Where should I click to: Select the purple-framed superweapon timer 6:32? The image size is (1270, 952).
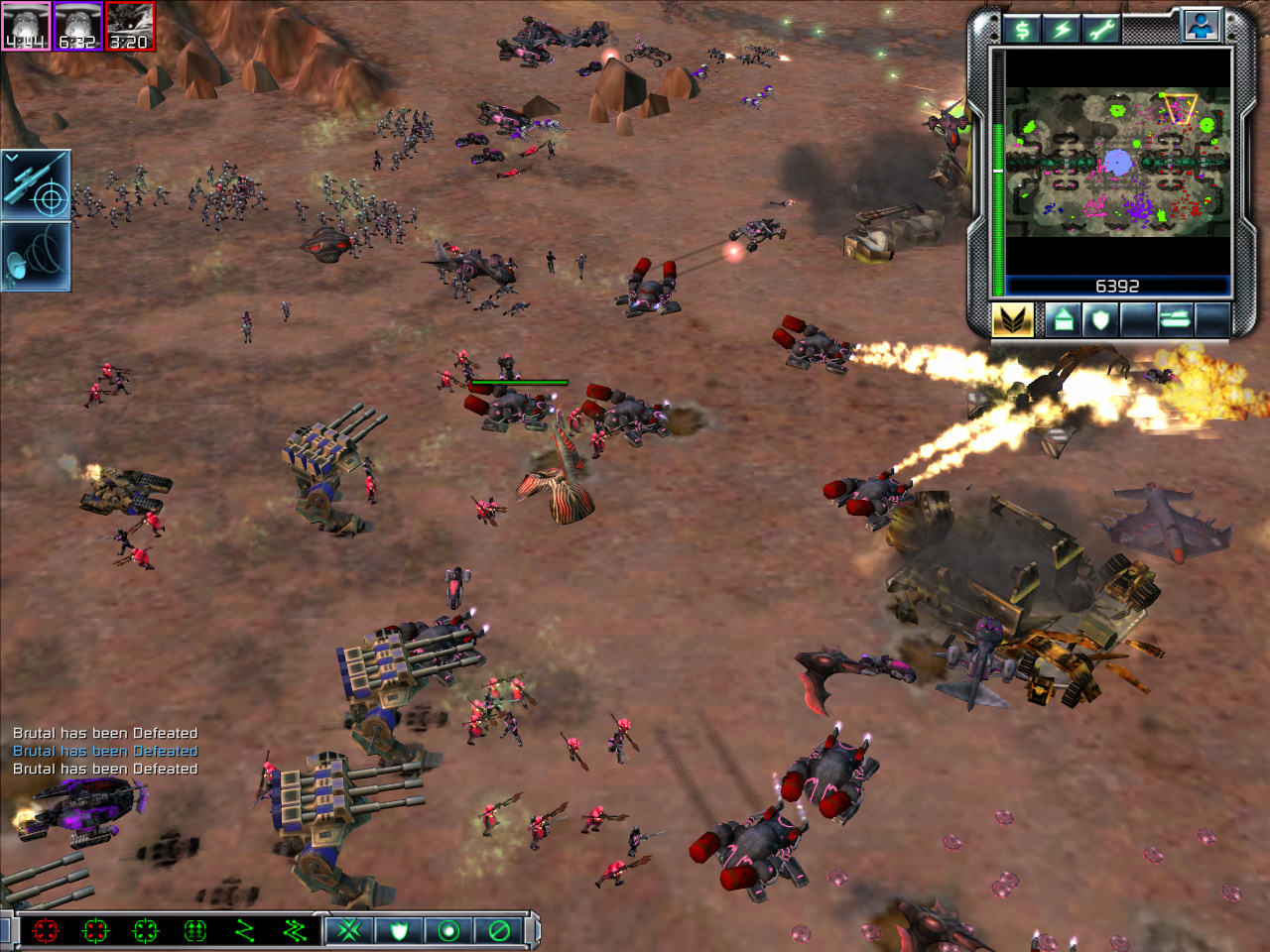coord(77,26)
